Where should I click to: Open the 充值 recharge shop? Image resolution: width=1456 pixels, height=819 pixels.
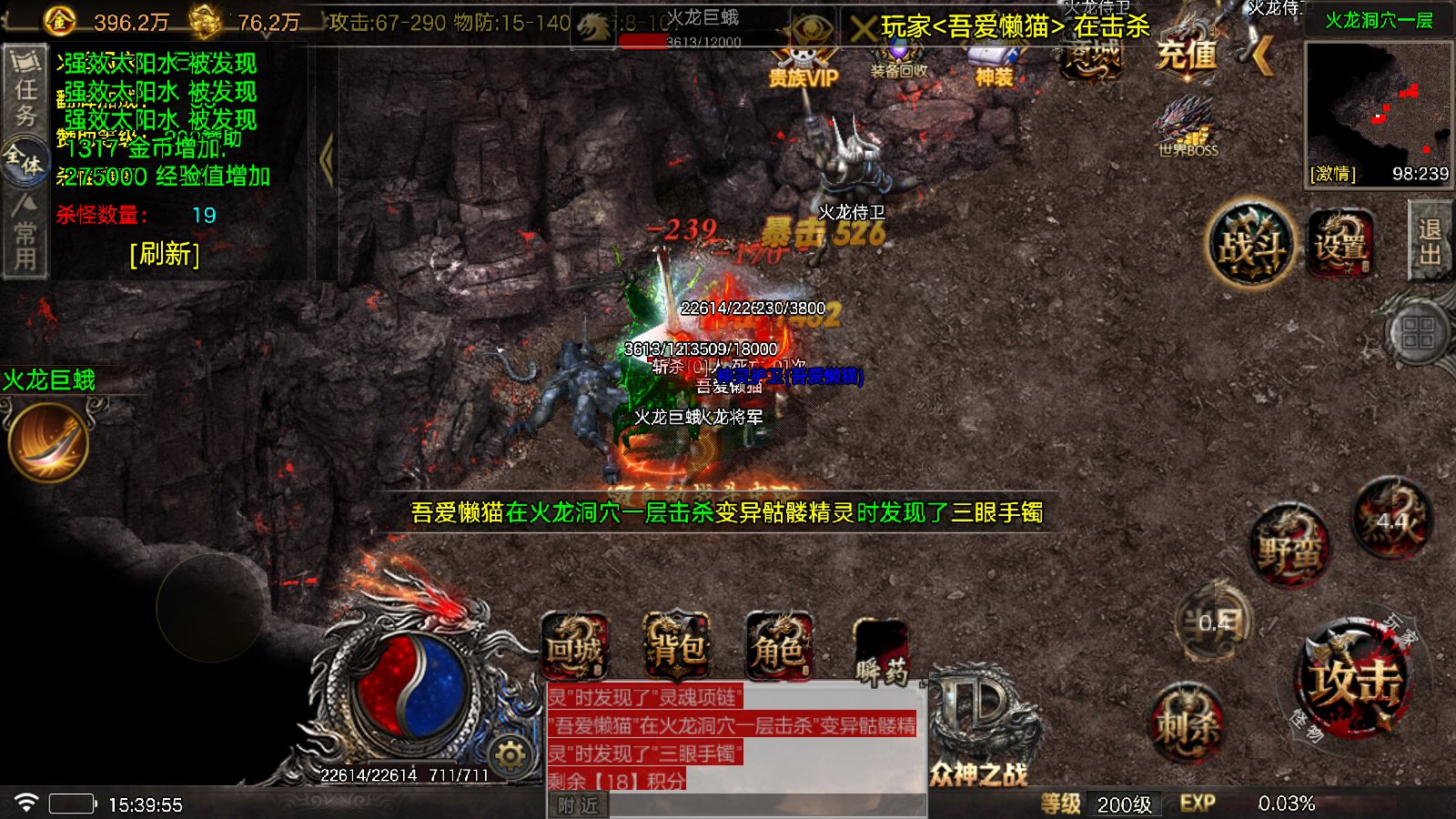click(1186, 55)
